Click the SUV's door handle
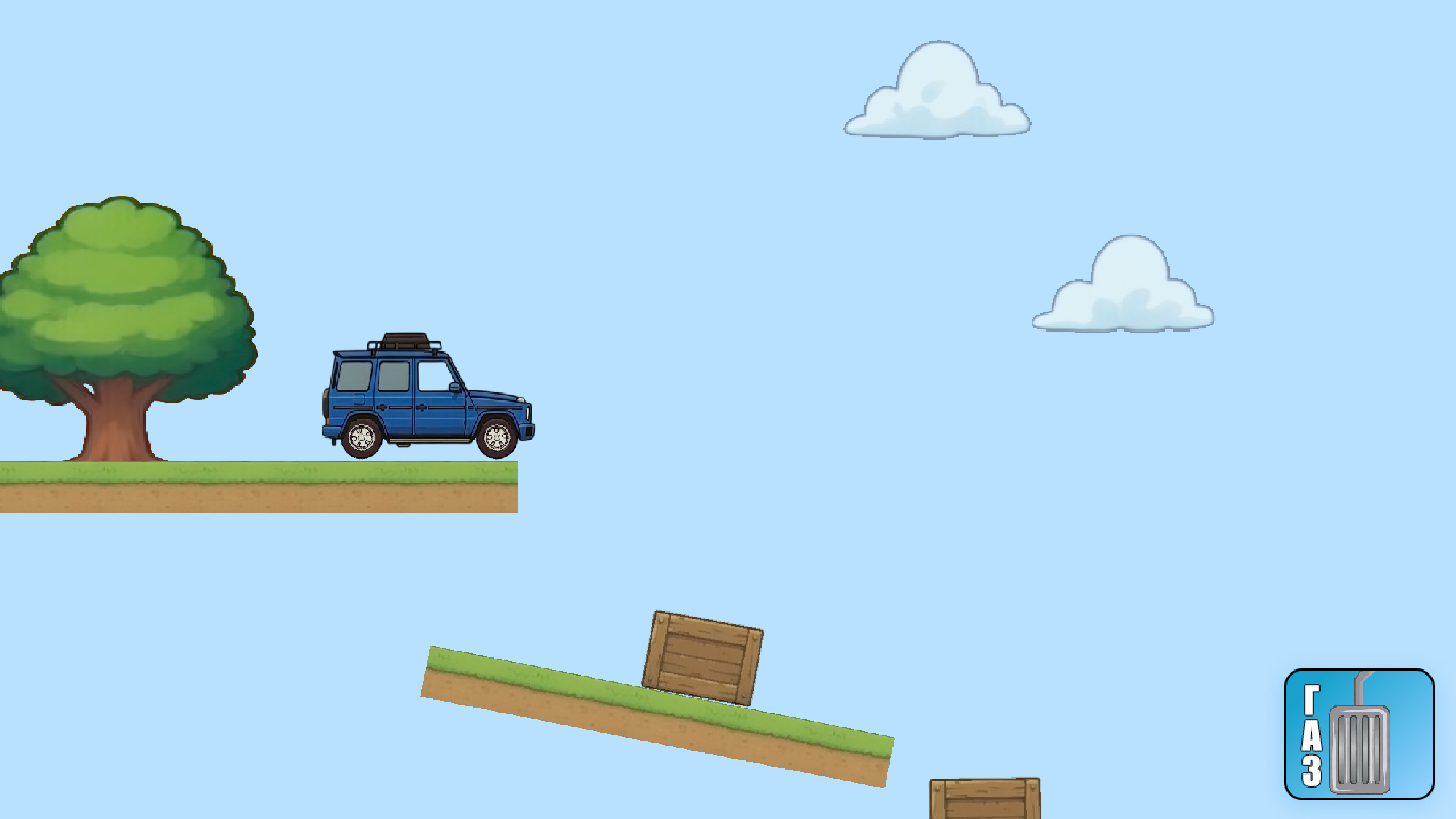1456x819 pixels. 421,408
